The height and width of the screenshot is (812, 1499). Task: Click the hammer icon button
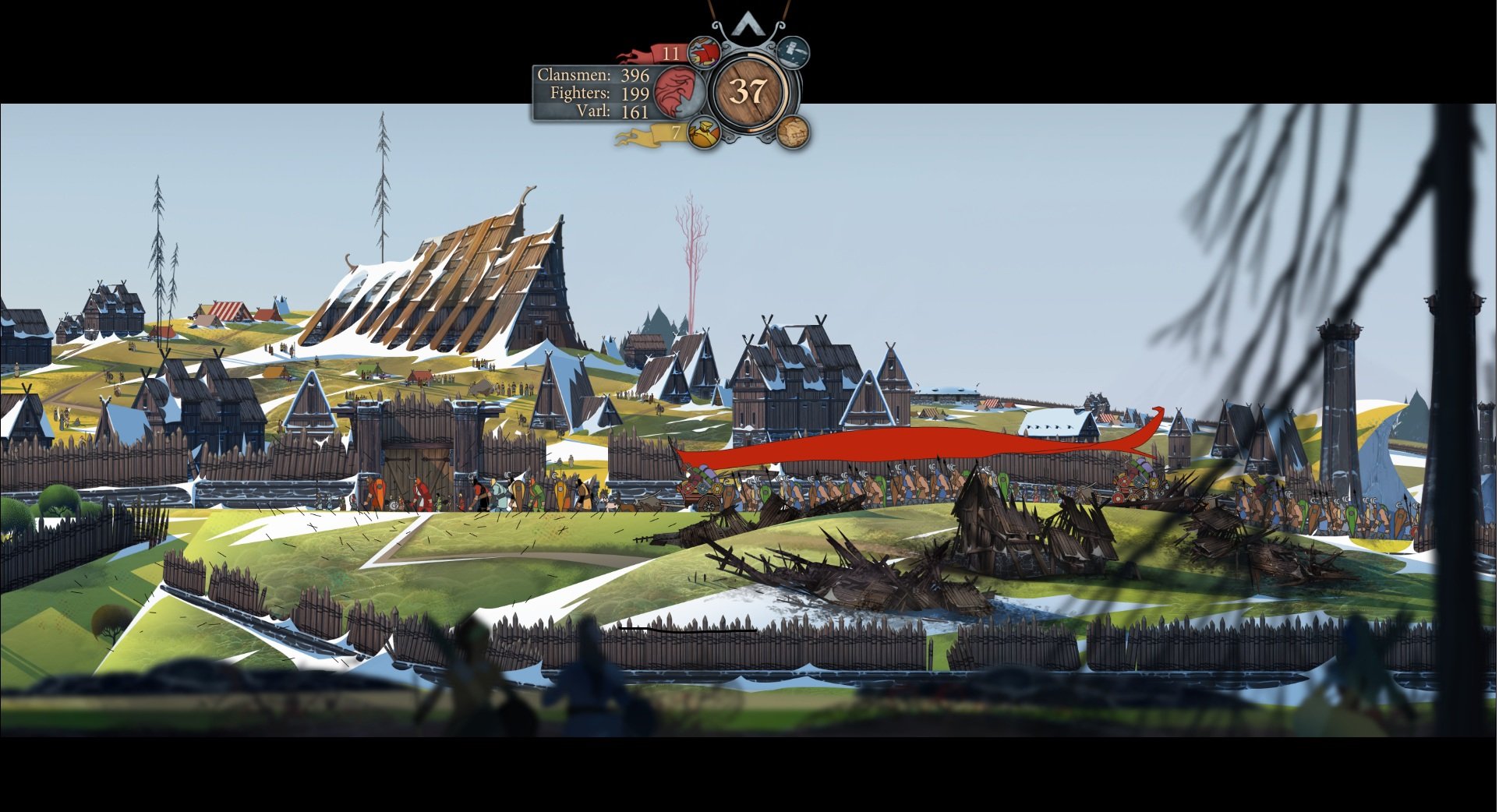point(793,52)
